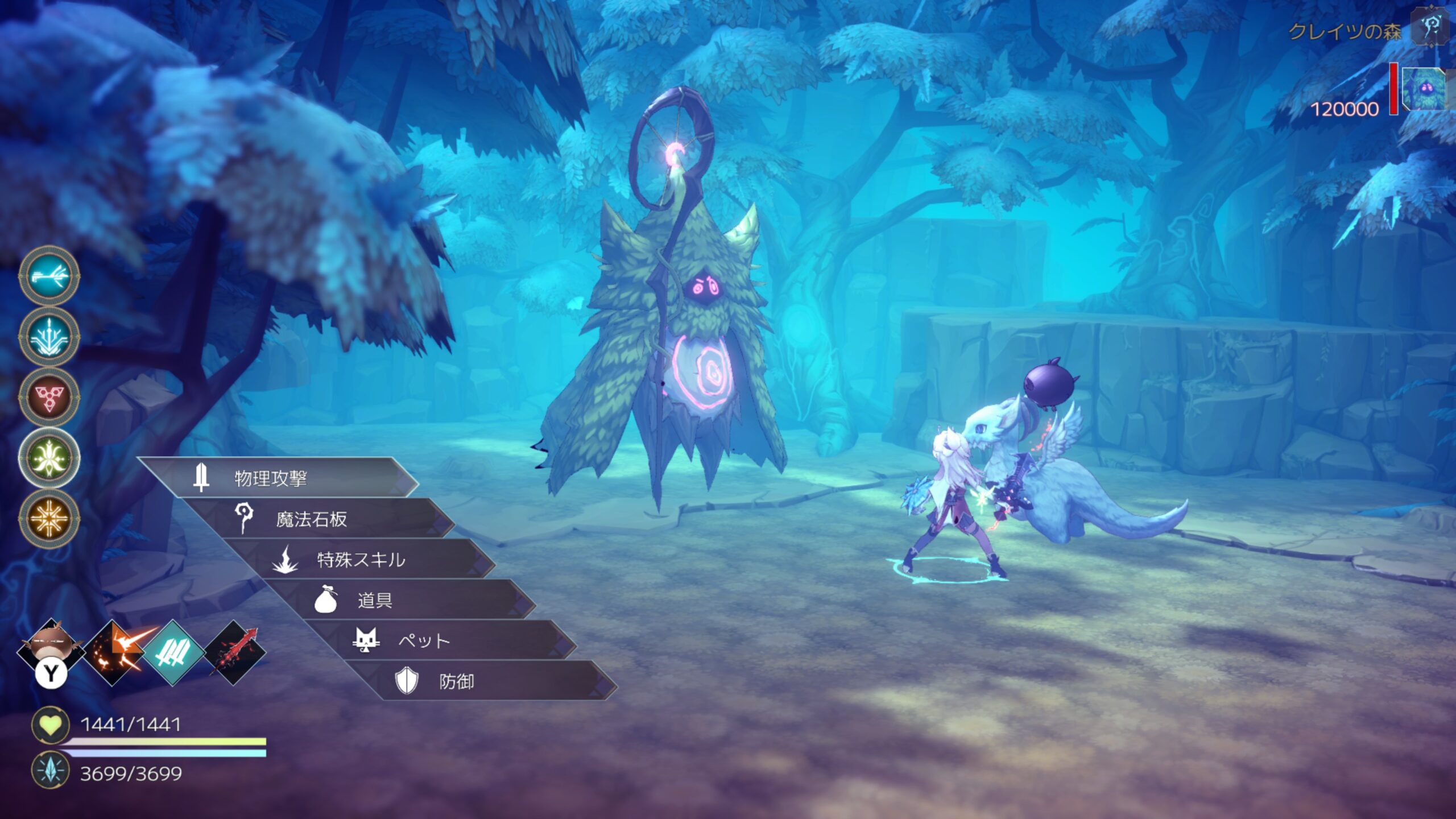Pick the red triangle-hexagon rune icon
This screenshot has height=819, width=1456.
[x=49, y=397]
